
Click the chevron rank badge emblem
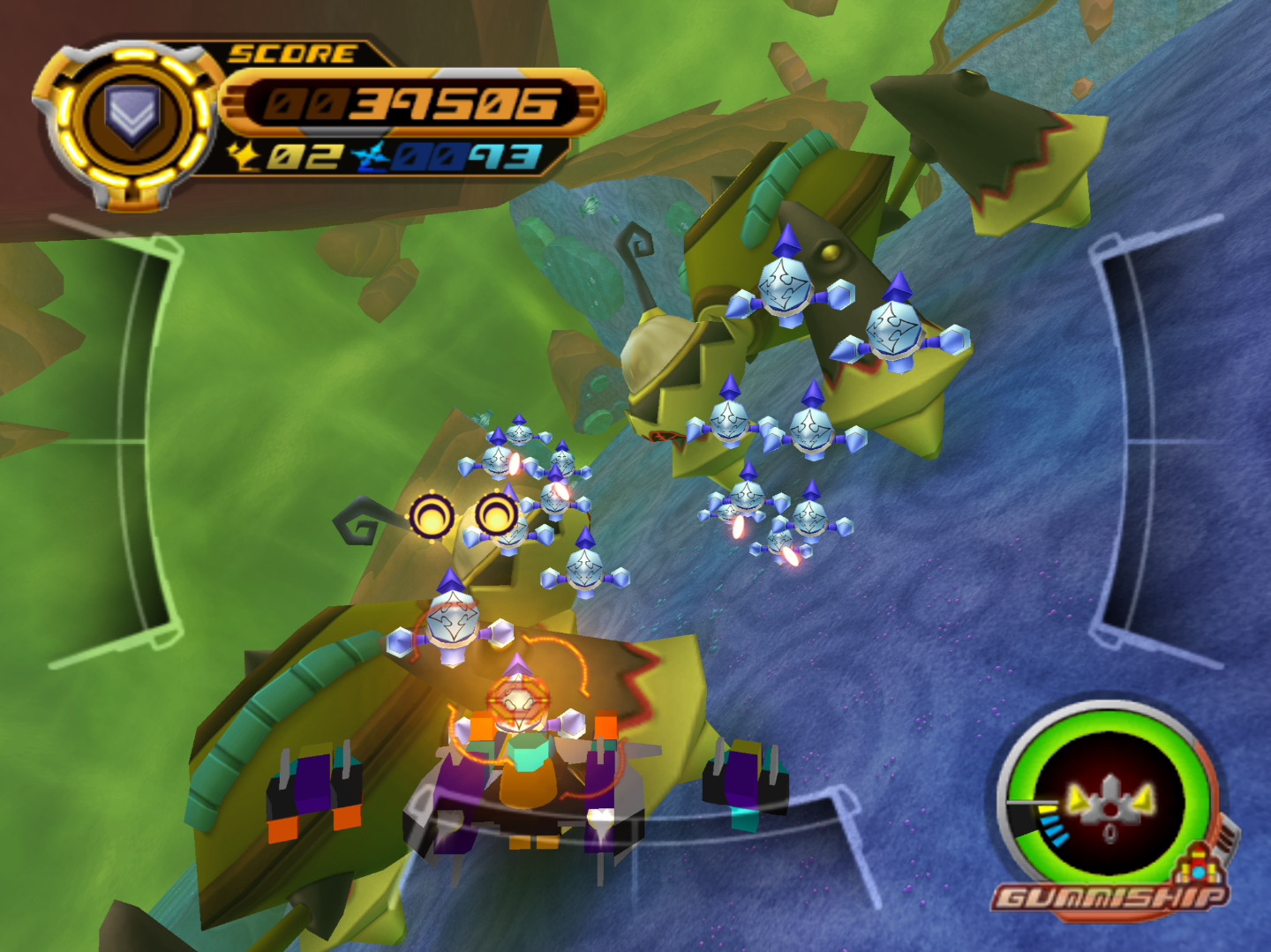coord(132,116)
